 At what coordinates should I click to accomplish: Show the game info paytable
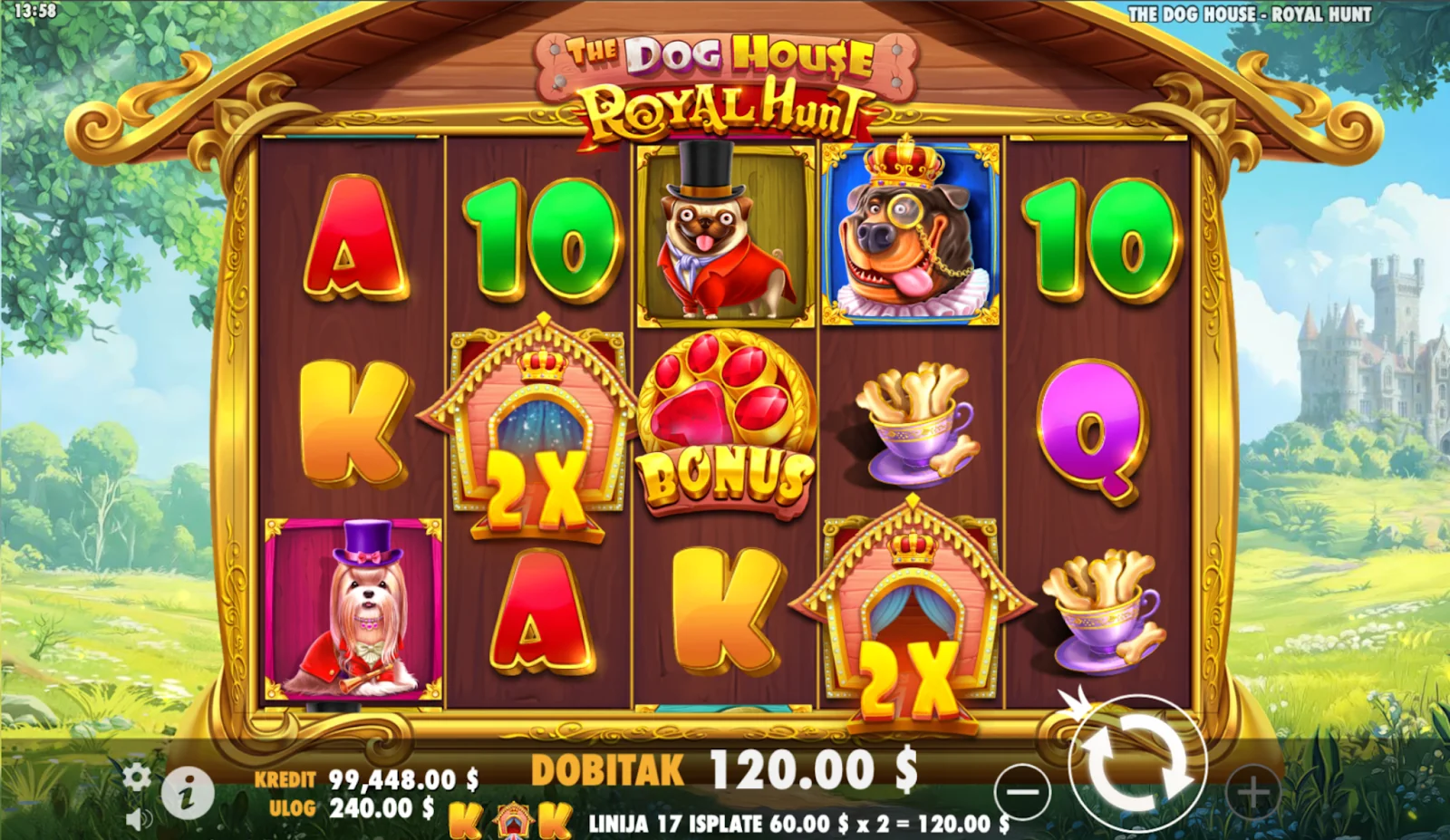point(188,795)
